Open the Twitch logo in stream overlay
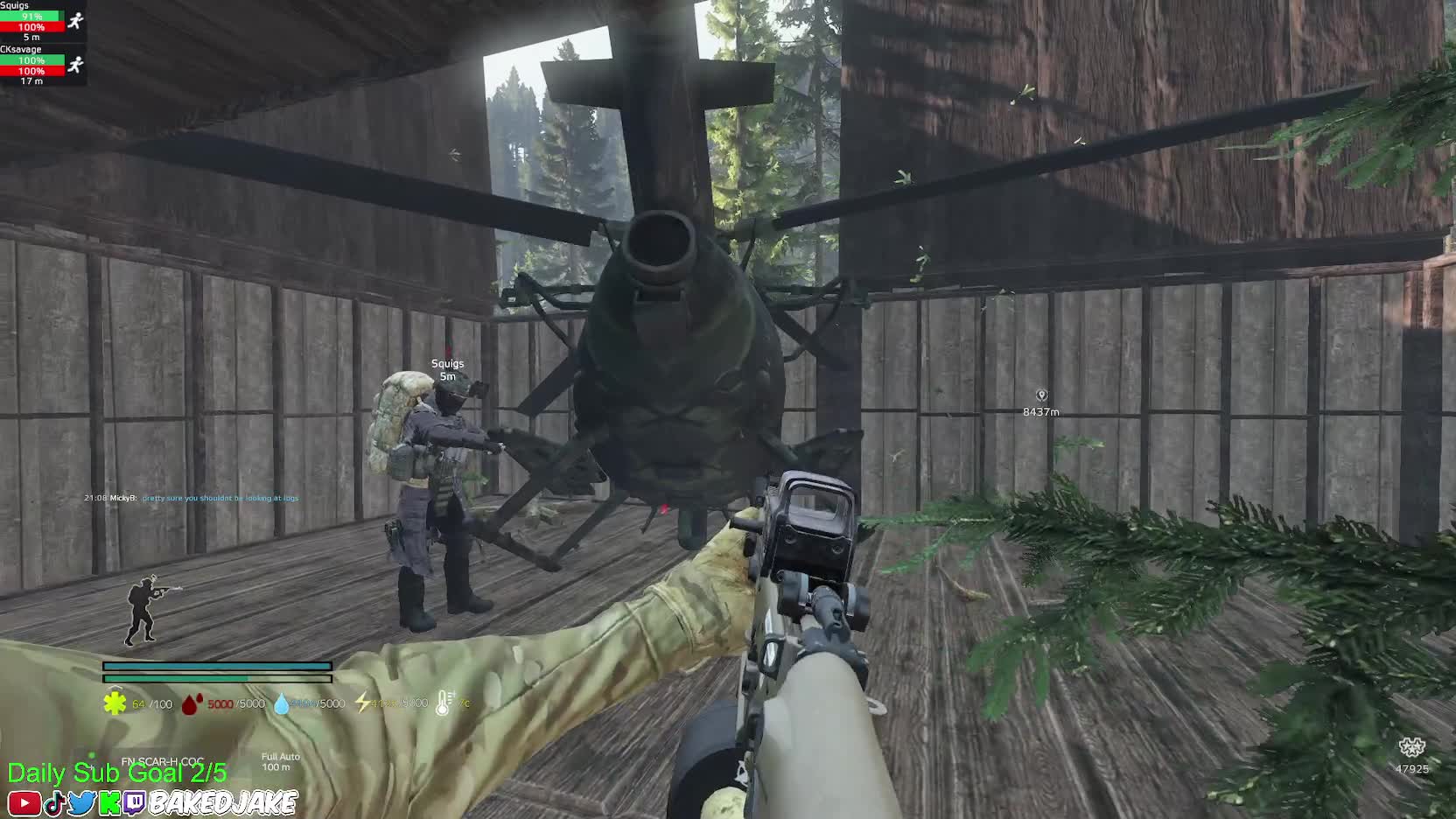 [135, 803]
